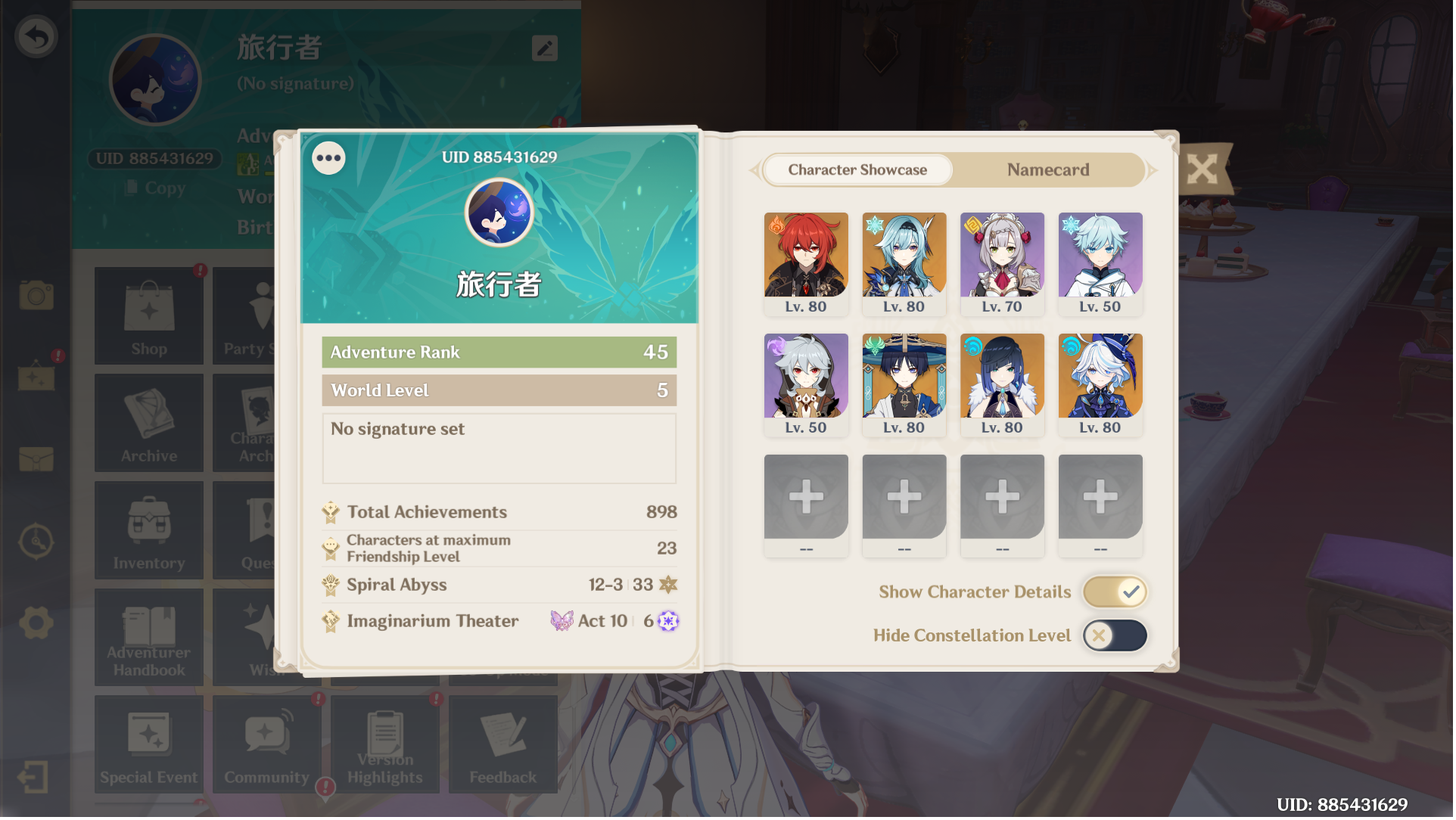Screen dimensions: 1456x820
Task: Open the Shop
Action: point(148,315)
